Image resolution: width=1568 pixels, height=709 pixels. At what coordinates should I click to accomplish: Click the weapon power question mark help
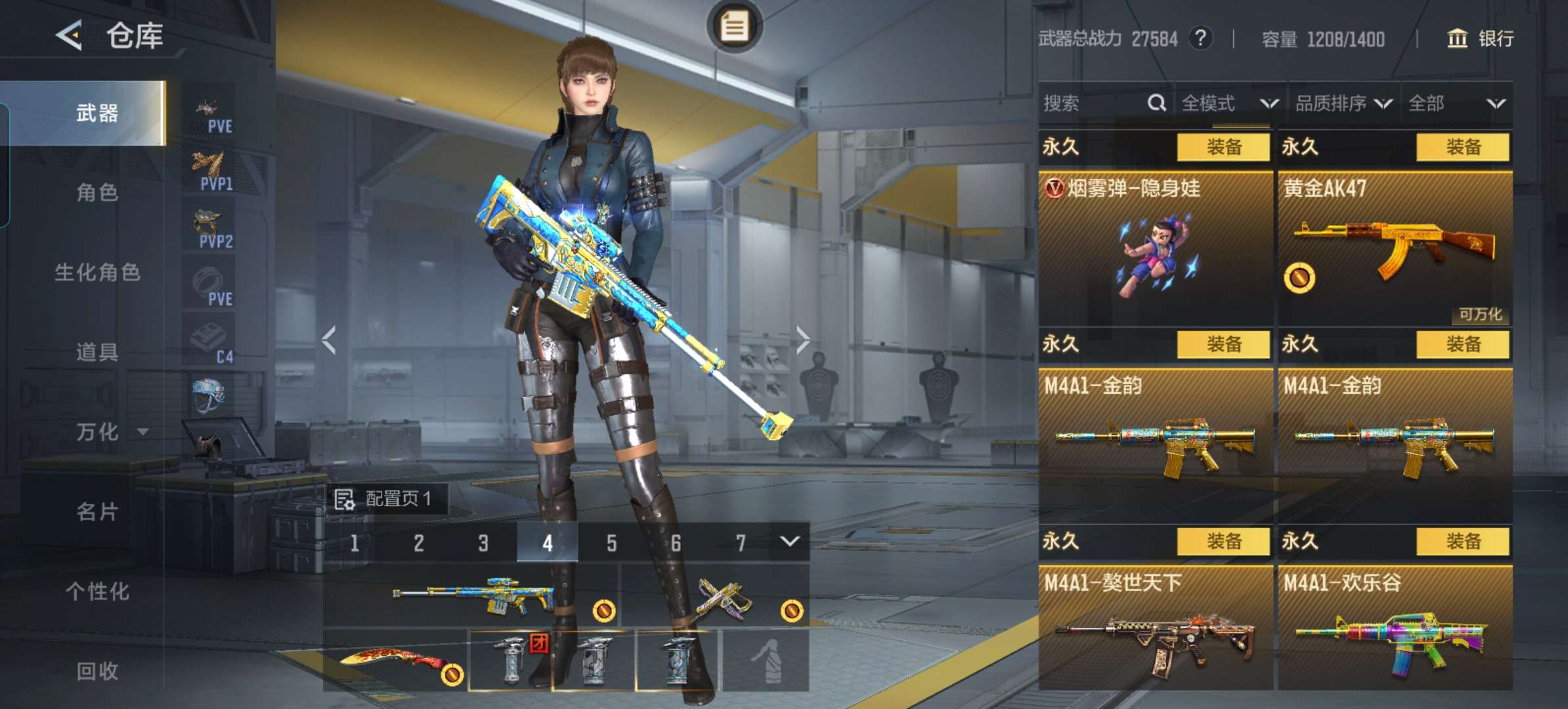1200,38
